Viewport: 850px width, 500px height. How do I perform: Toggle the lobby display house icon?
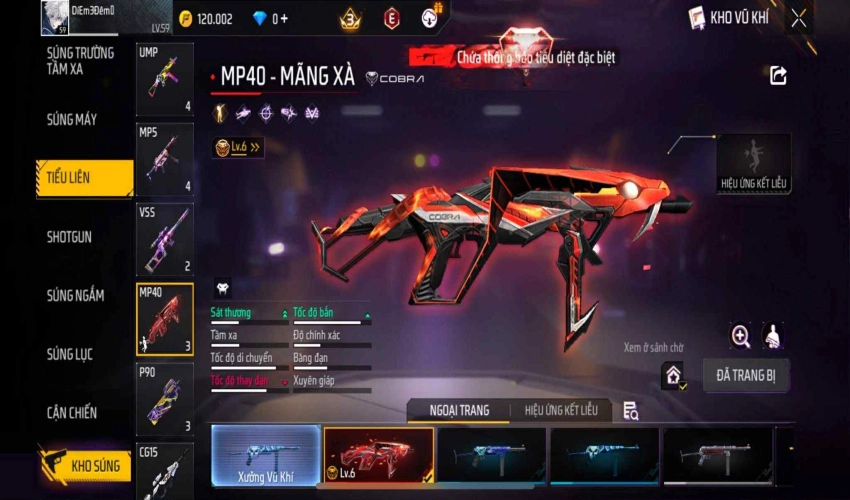[674, 375]
